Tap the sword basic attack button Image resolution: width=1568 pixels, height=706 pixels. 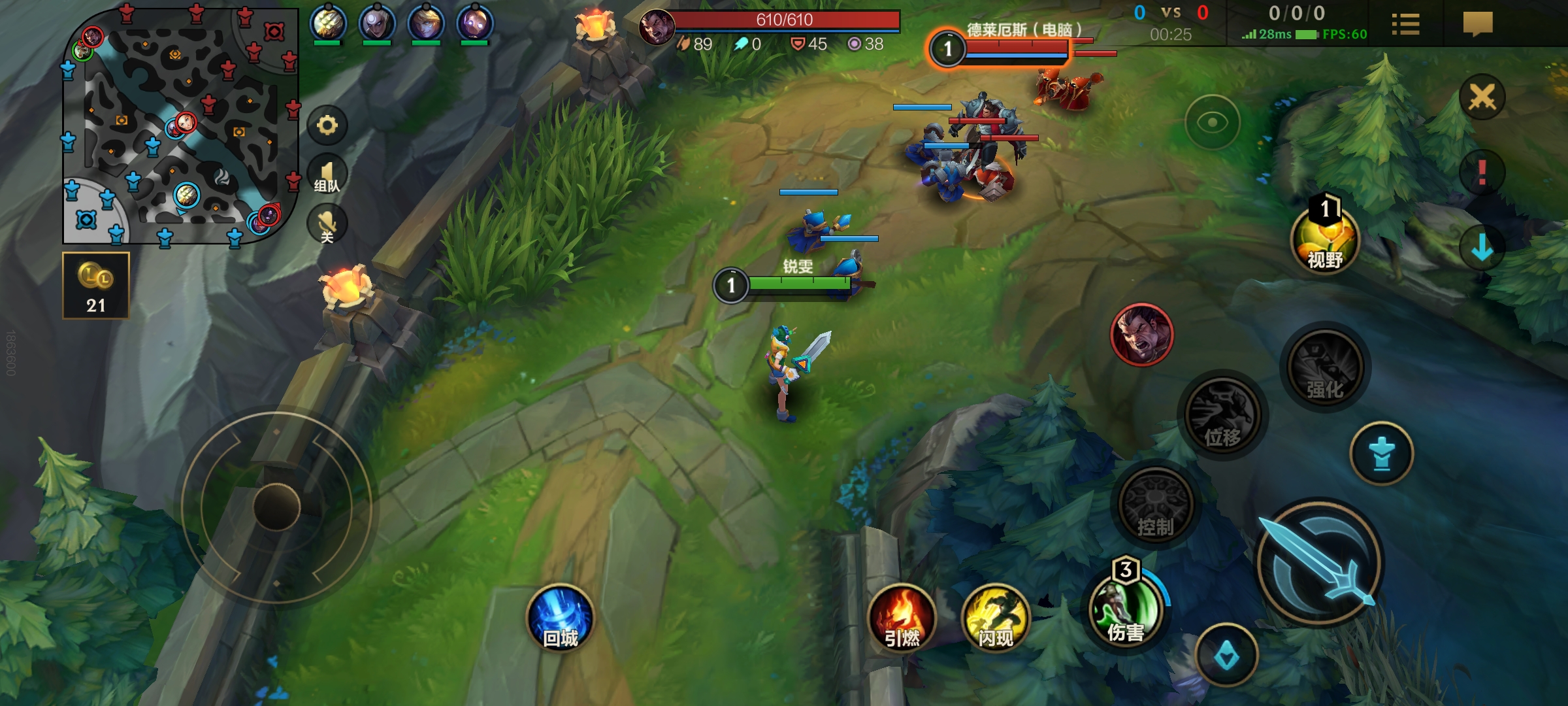pos(1320,562)
